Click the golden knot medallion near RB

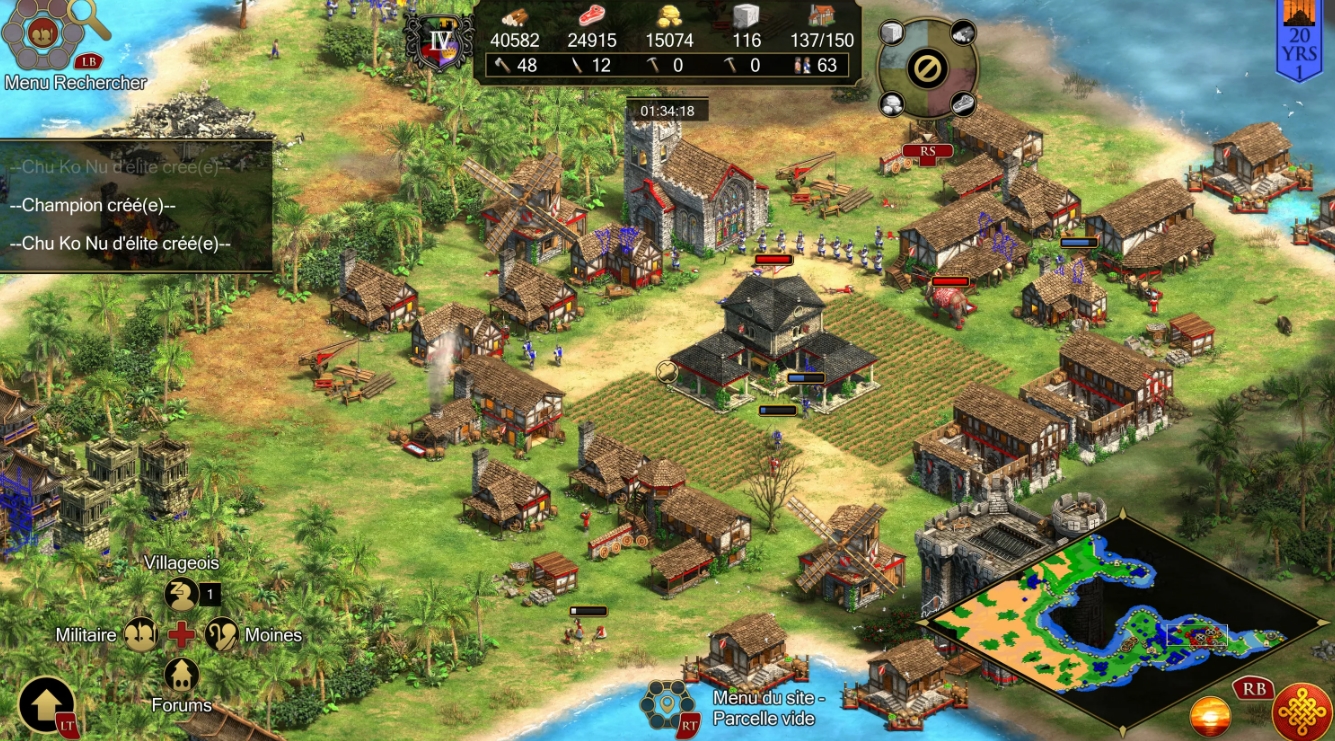pyautogui.click(x=1301, y=713)
